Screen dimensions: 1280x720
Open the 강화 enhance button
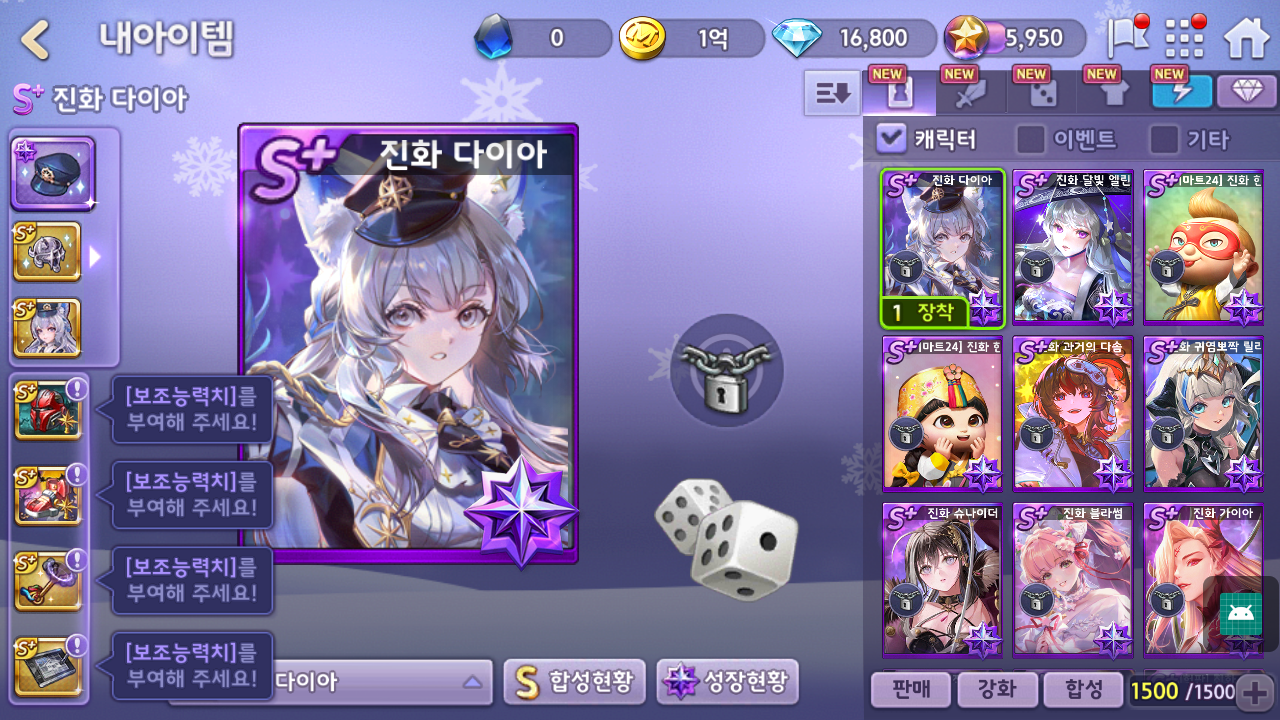pos(996,690)
